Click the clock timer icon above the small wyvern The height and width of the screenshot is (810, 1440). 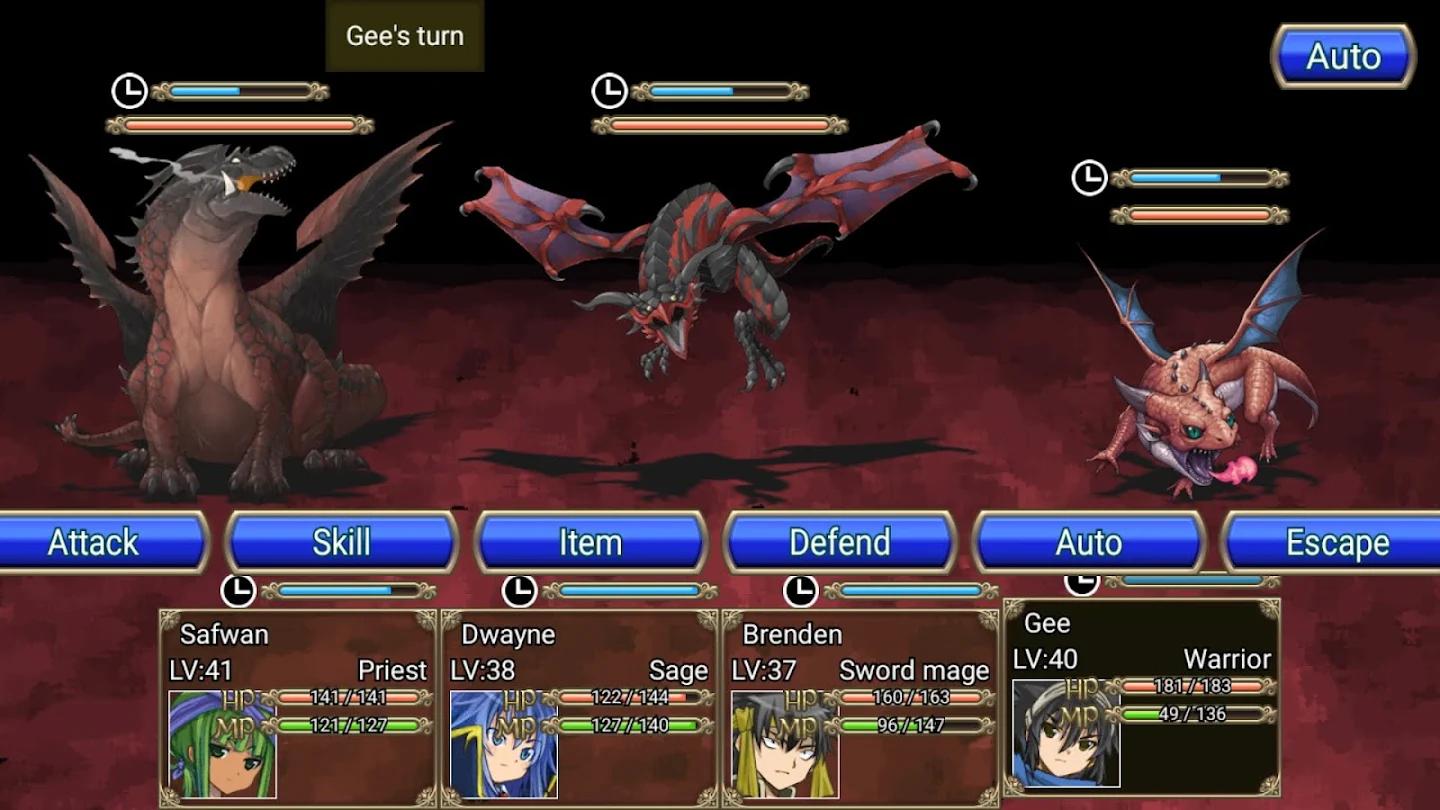click(x=1092, y=178)
